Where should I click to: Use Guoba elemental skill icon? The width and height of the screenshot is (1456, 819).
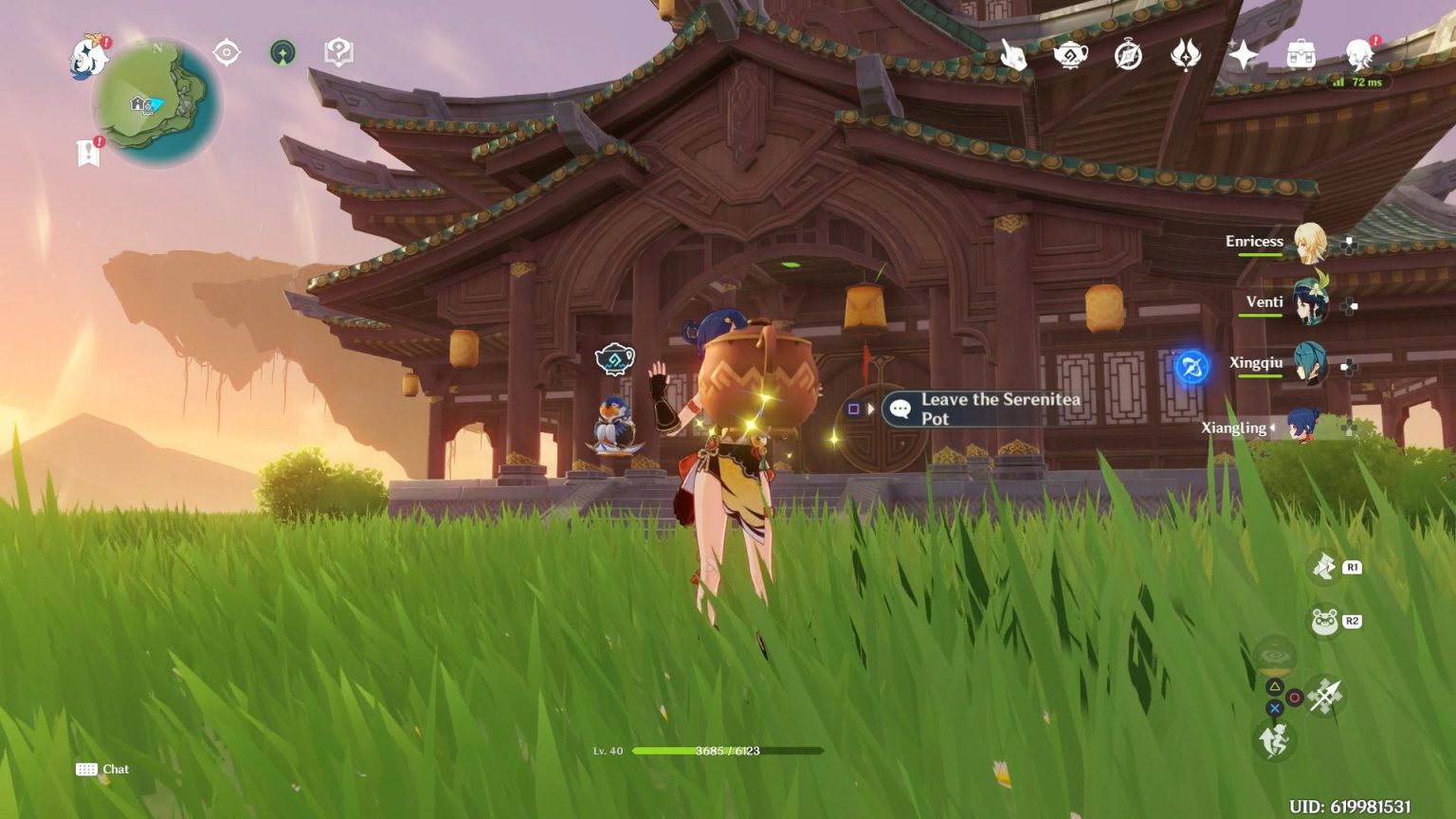1324,622
